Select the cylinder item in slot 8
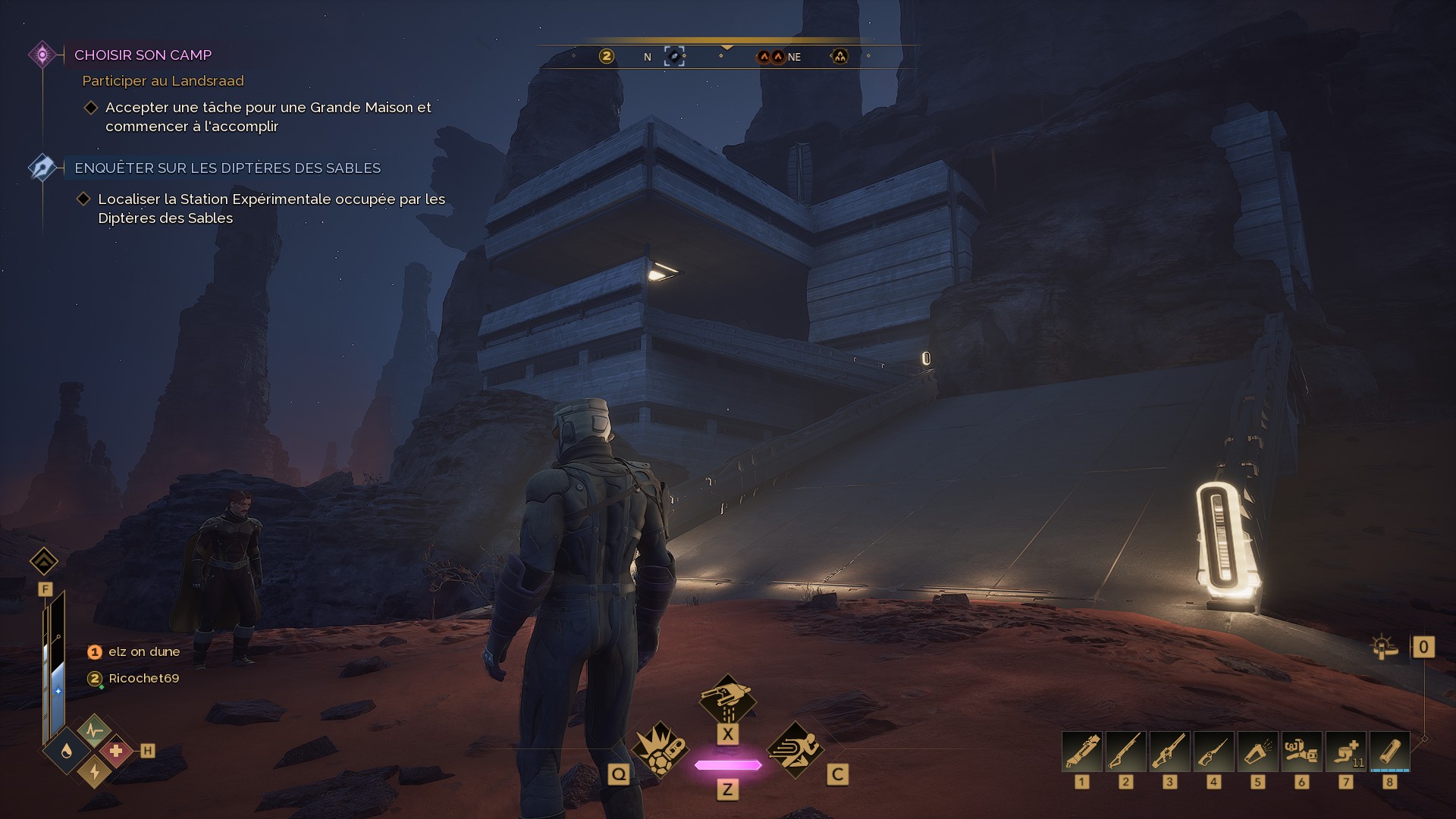Image resolution: width=1456 pixels, height=819 pixels. [x=1390, y=752]
